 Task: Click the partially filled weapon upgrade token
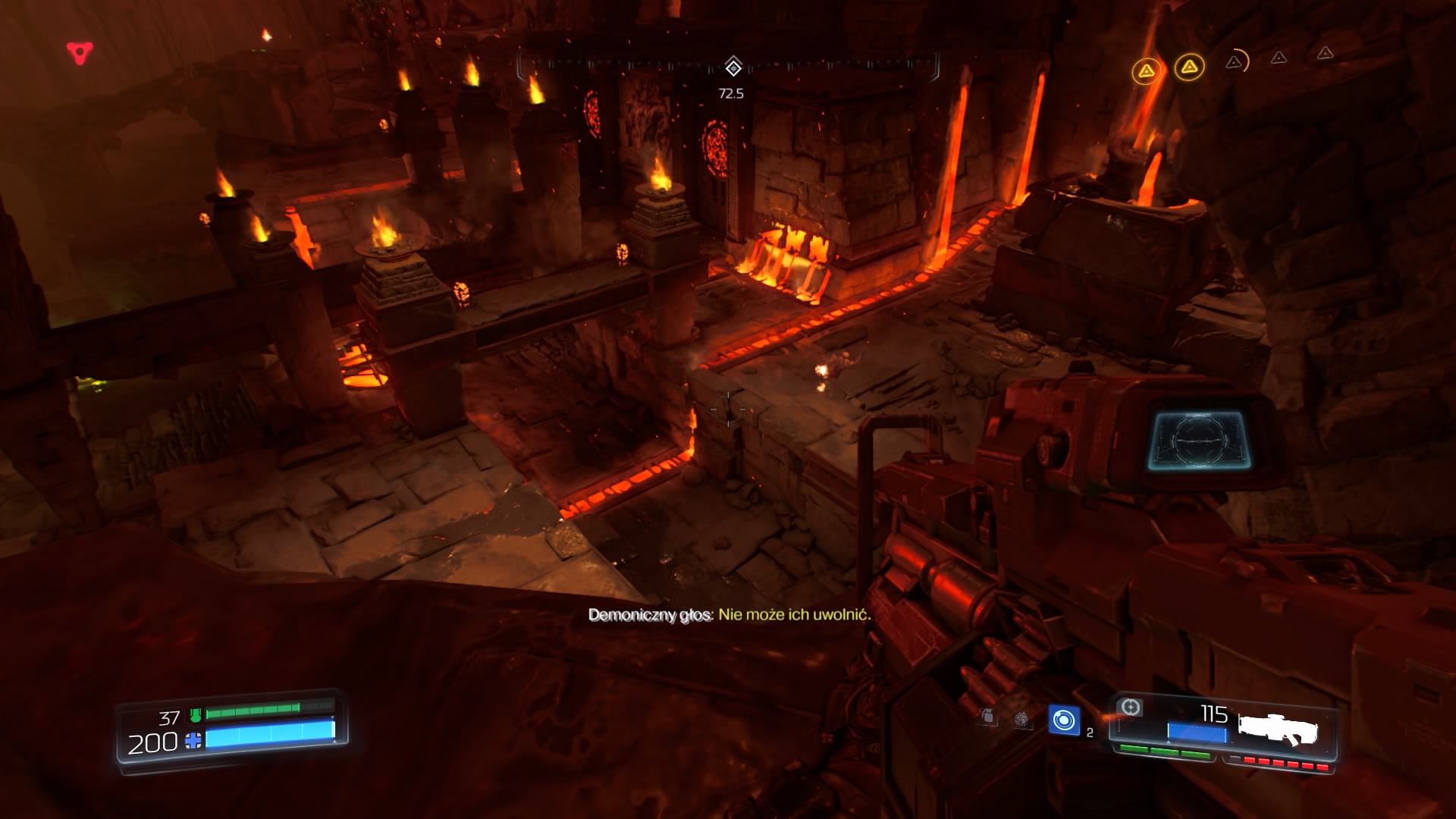[x=1235, y=61]
